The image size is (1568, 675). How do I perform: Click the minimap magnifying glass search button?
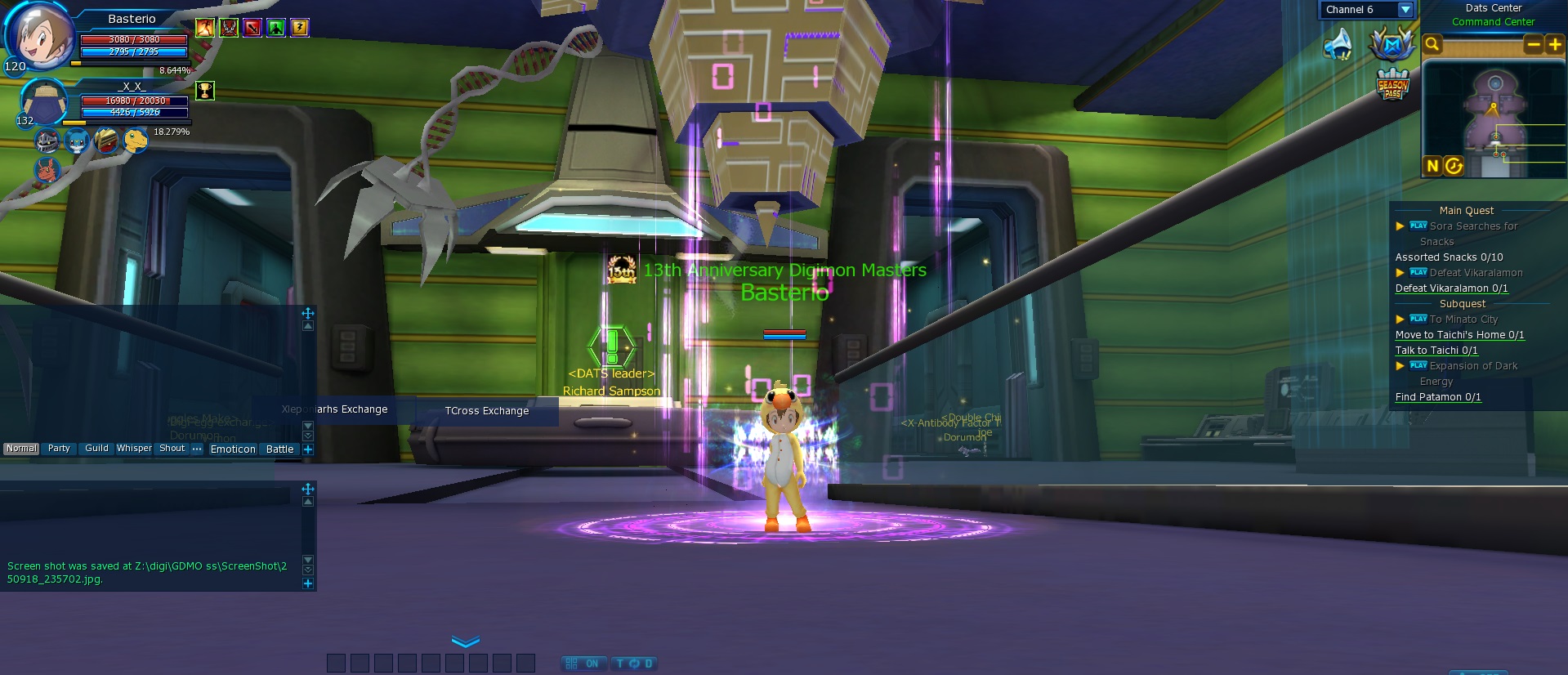[x=1432, y=44]
